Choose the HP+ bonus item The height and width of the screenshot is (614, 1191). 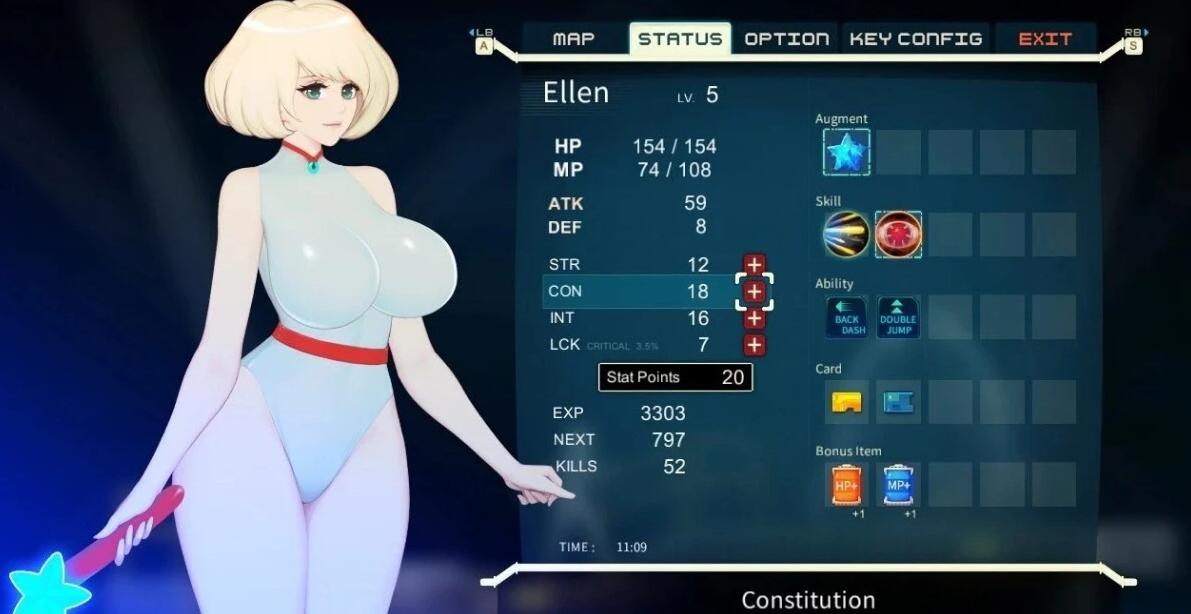pos(846,485)
